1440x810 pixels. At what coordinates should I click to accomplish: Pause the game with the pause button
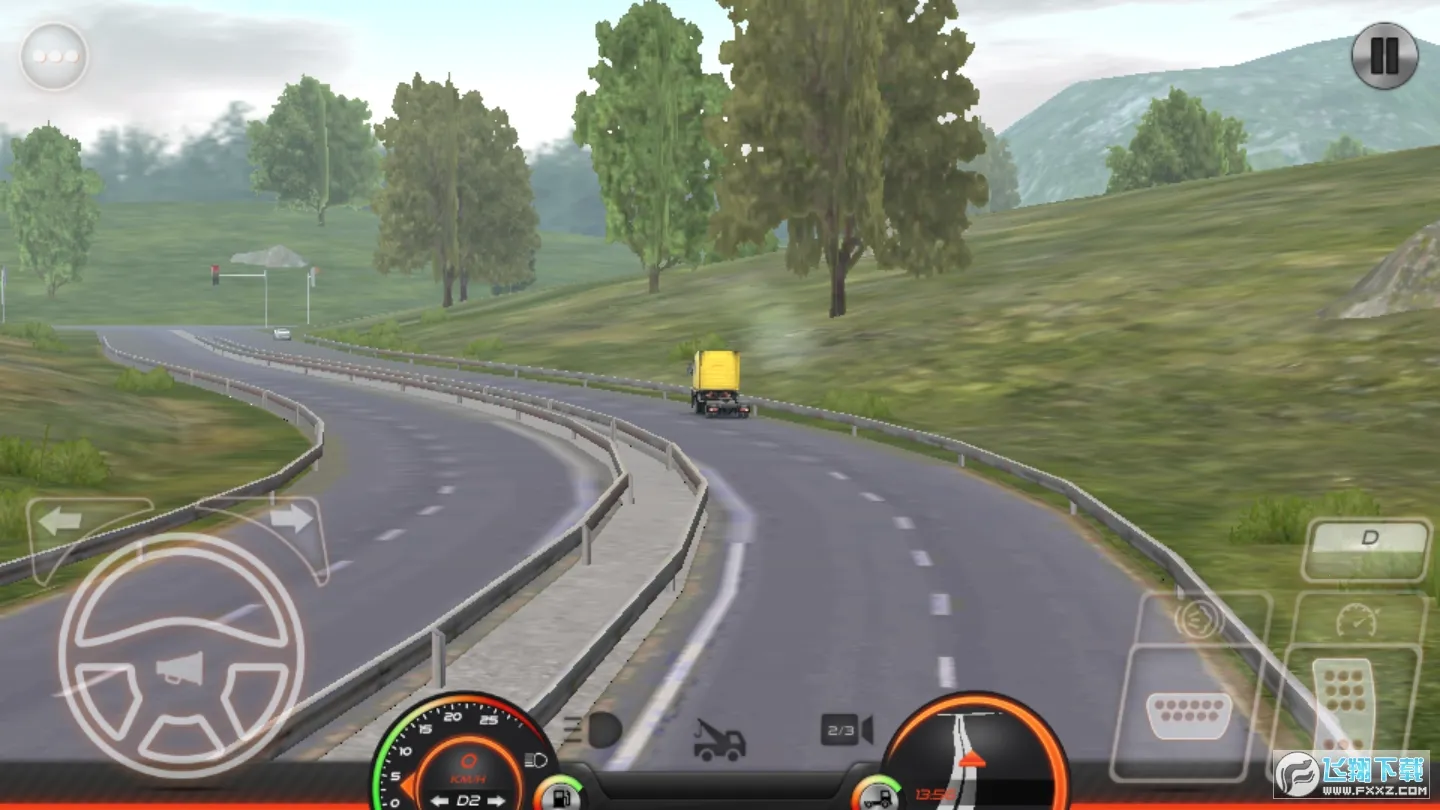(x=1384, y=56)
